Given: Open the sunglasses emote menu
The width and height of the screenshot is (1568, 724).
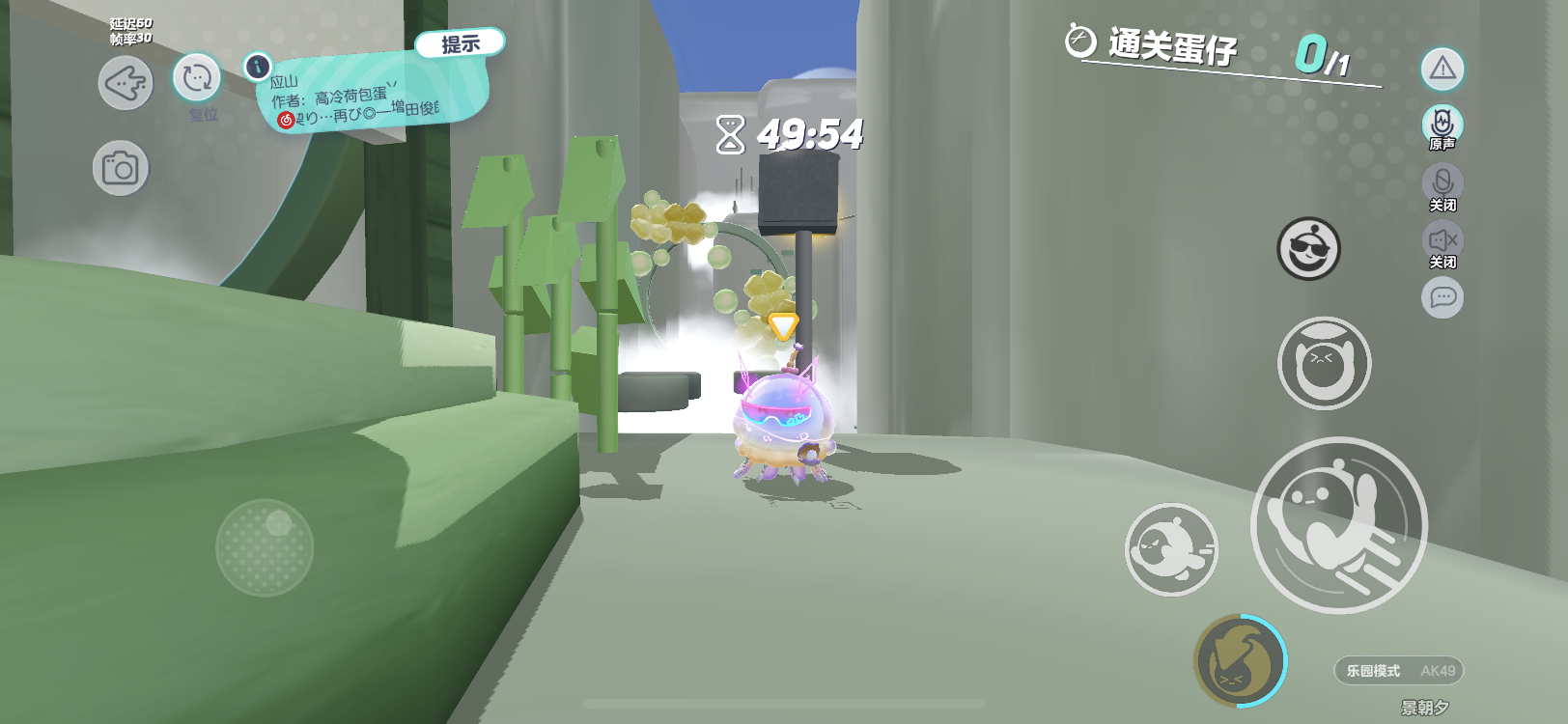Looking at the screenshot, I should coord(1308,248).
